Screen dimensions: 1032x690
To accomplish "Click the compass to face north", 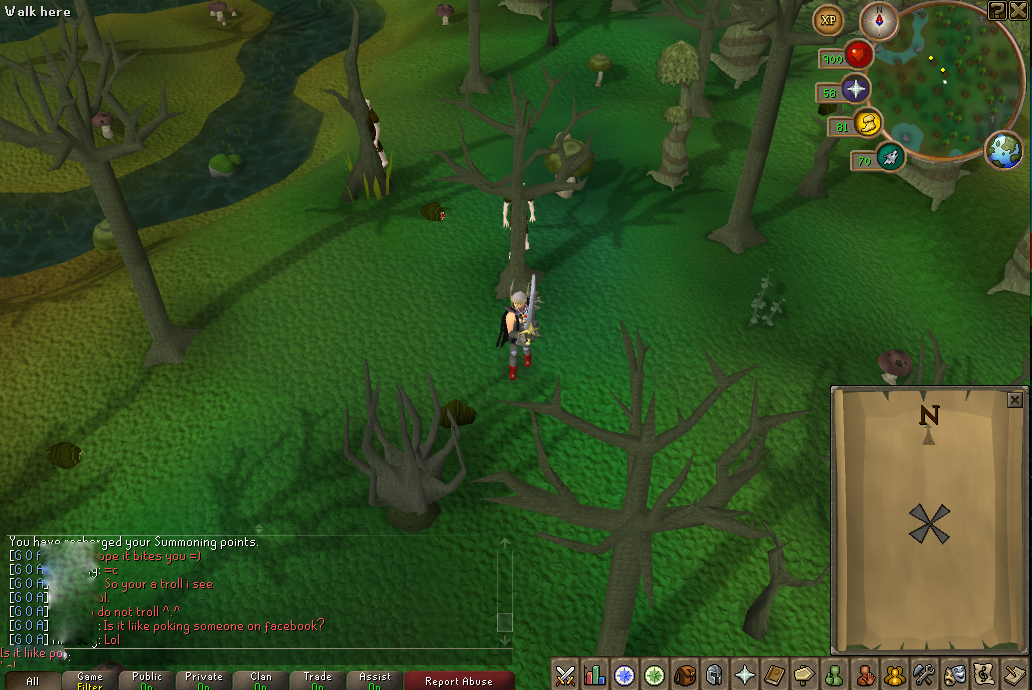I will [x=879, y=21].
